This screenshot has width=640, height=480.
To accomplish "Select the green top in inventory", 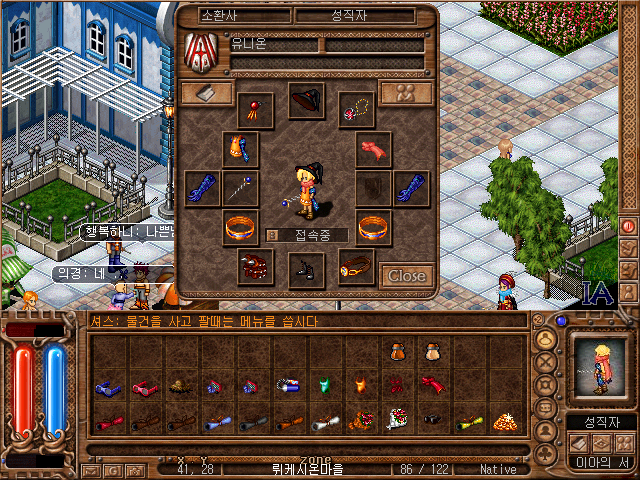I will point(323,385).
